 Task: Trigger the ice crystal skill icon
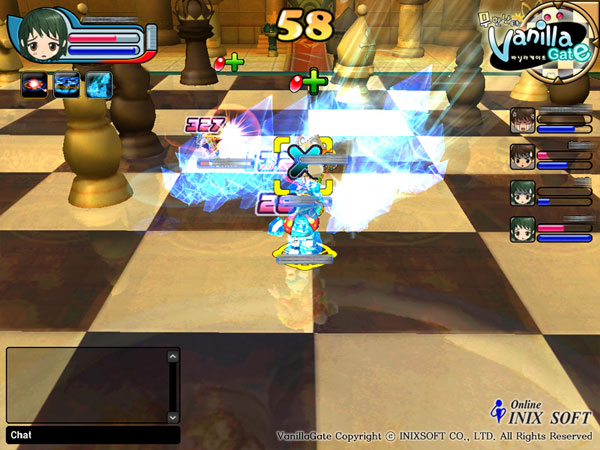coord(98,83)
